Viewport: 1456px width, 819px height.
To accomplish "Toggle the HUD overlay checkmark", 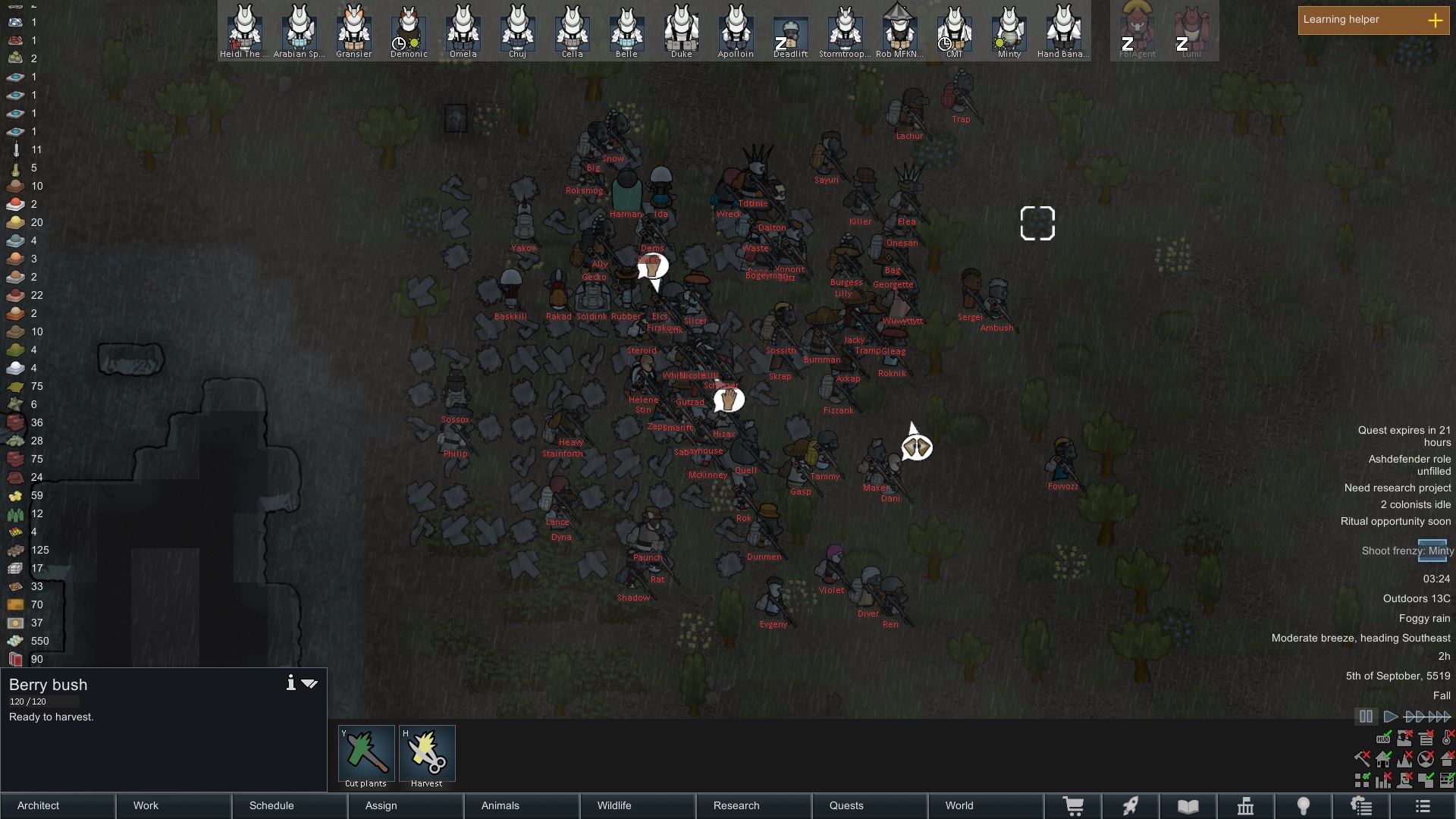I will click(1383, 738).
